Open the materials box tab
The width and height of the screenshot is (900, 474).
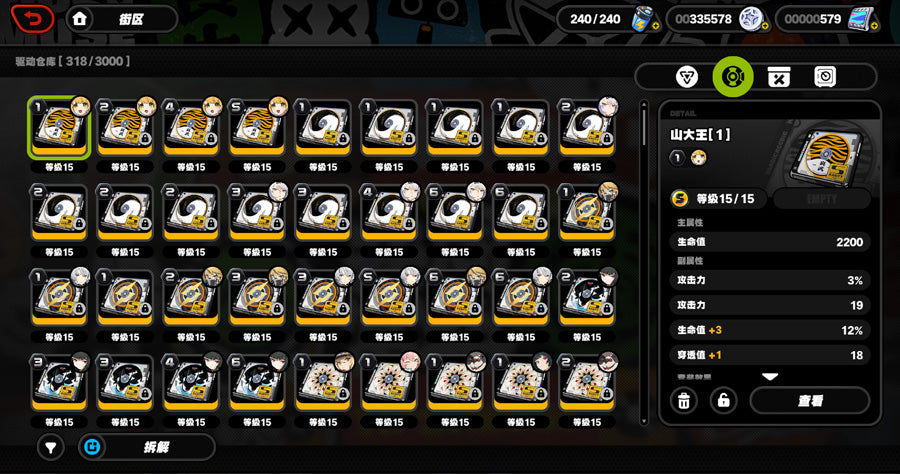pyautogui.click(x=778, y=77)
